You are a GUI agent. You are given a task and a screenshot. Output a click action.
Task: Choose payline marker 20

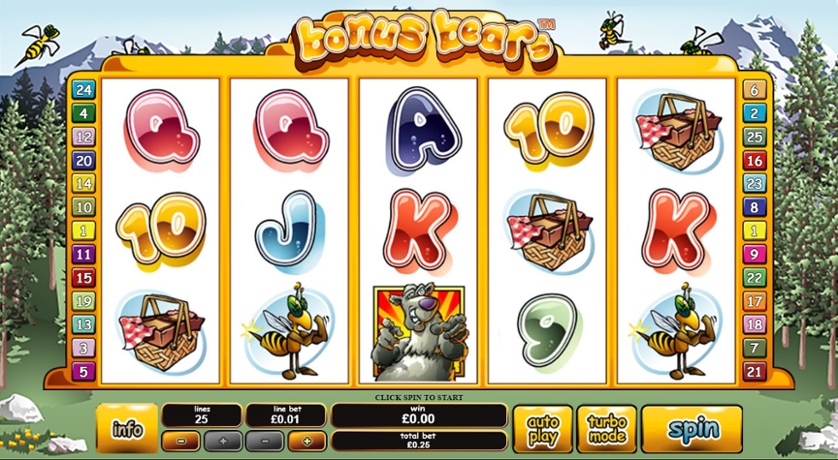pos(84,160)
